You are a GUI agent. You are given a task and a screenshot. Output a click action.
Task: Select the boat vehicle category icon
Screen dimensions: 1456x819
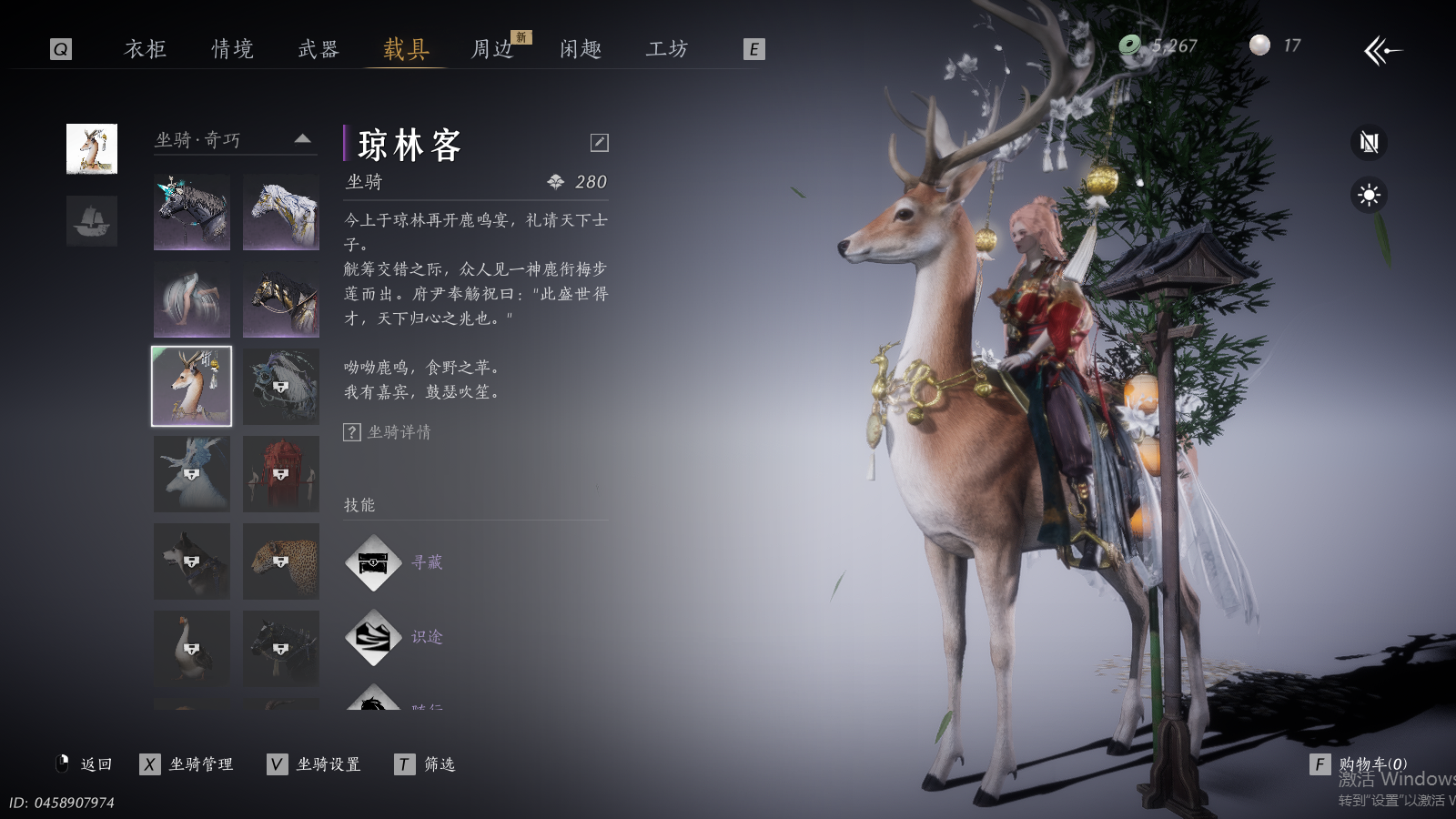click(x=92, y=221)
